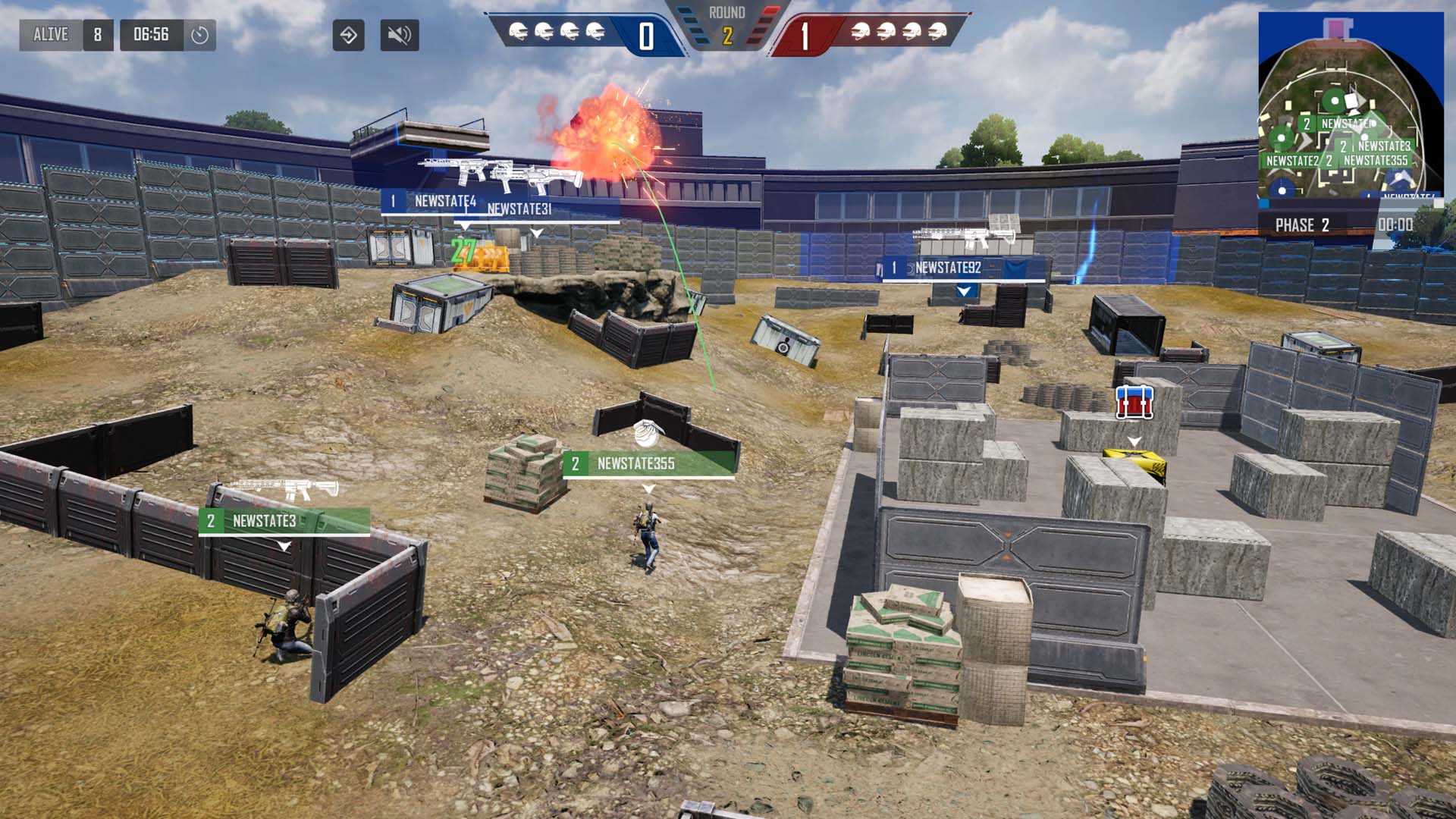
Task: Click the red and blue supply crate marker
Action: pos(1134,402)
